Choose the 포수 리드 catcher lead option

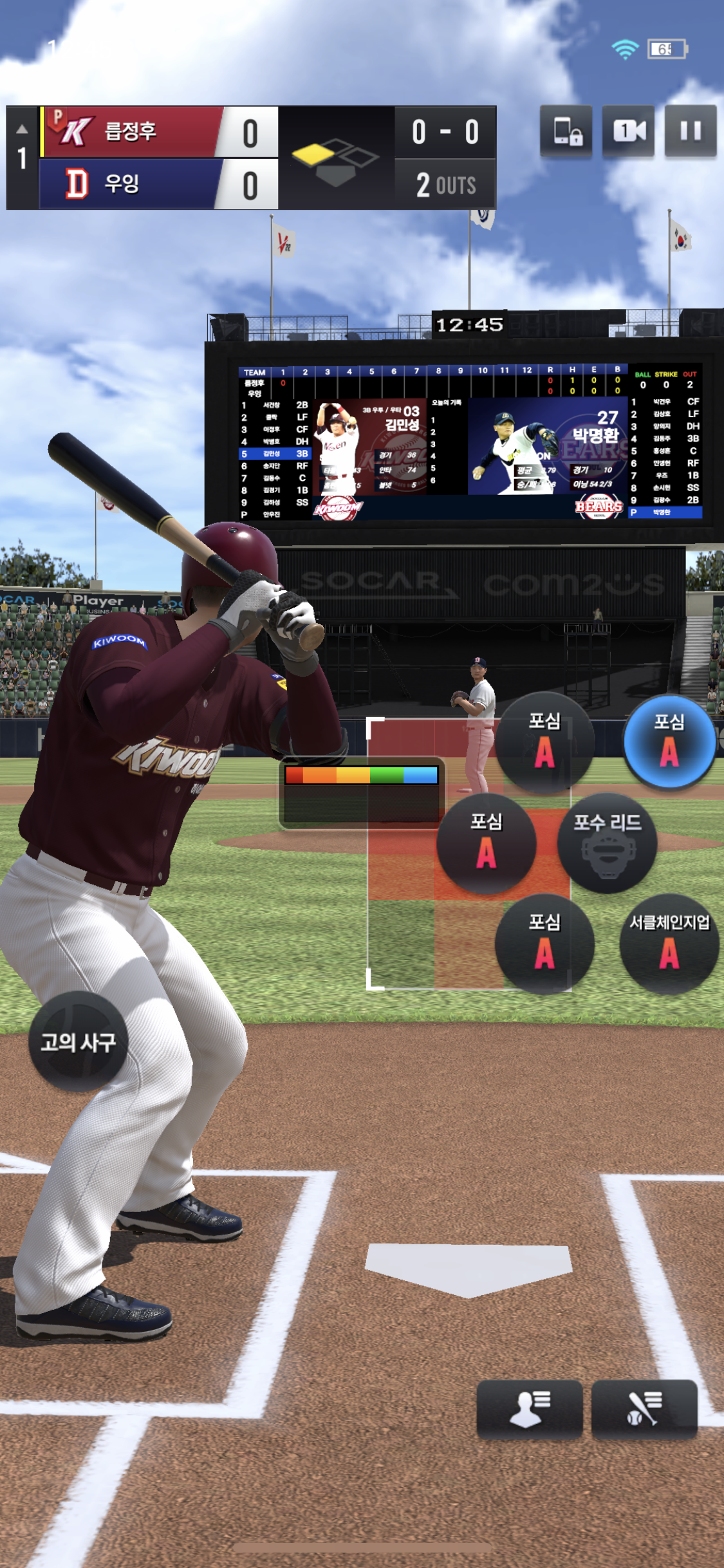[x=607, y=843]
